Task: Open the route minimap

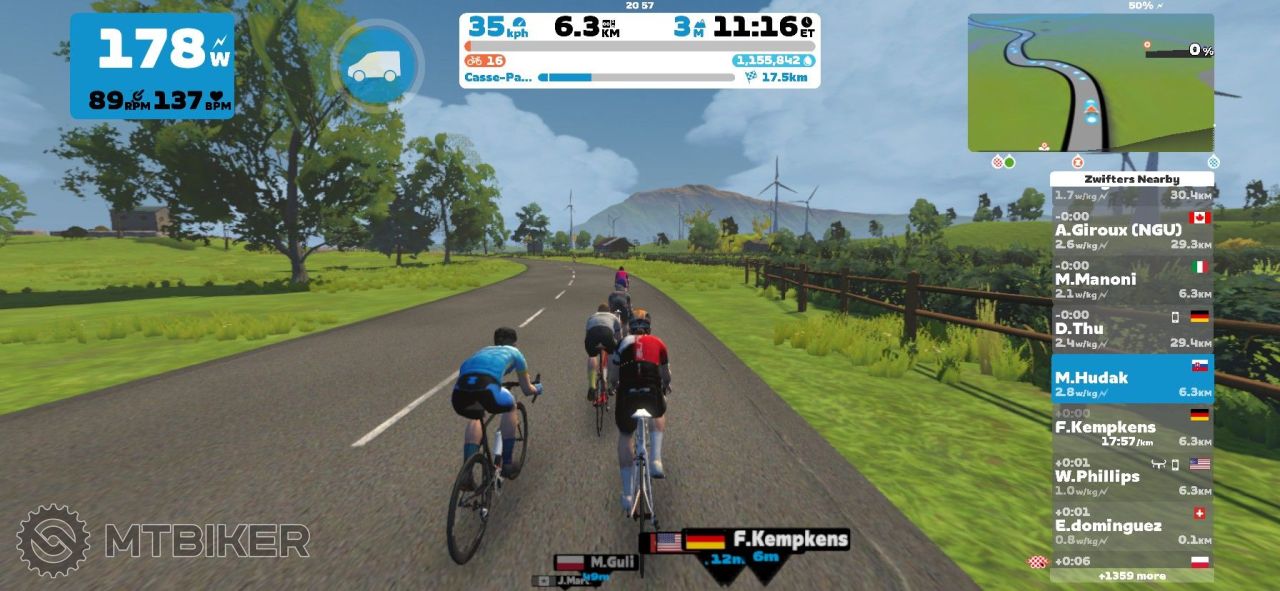Action: click(1090, 83)
